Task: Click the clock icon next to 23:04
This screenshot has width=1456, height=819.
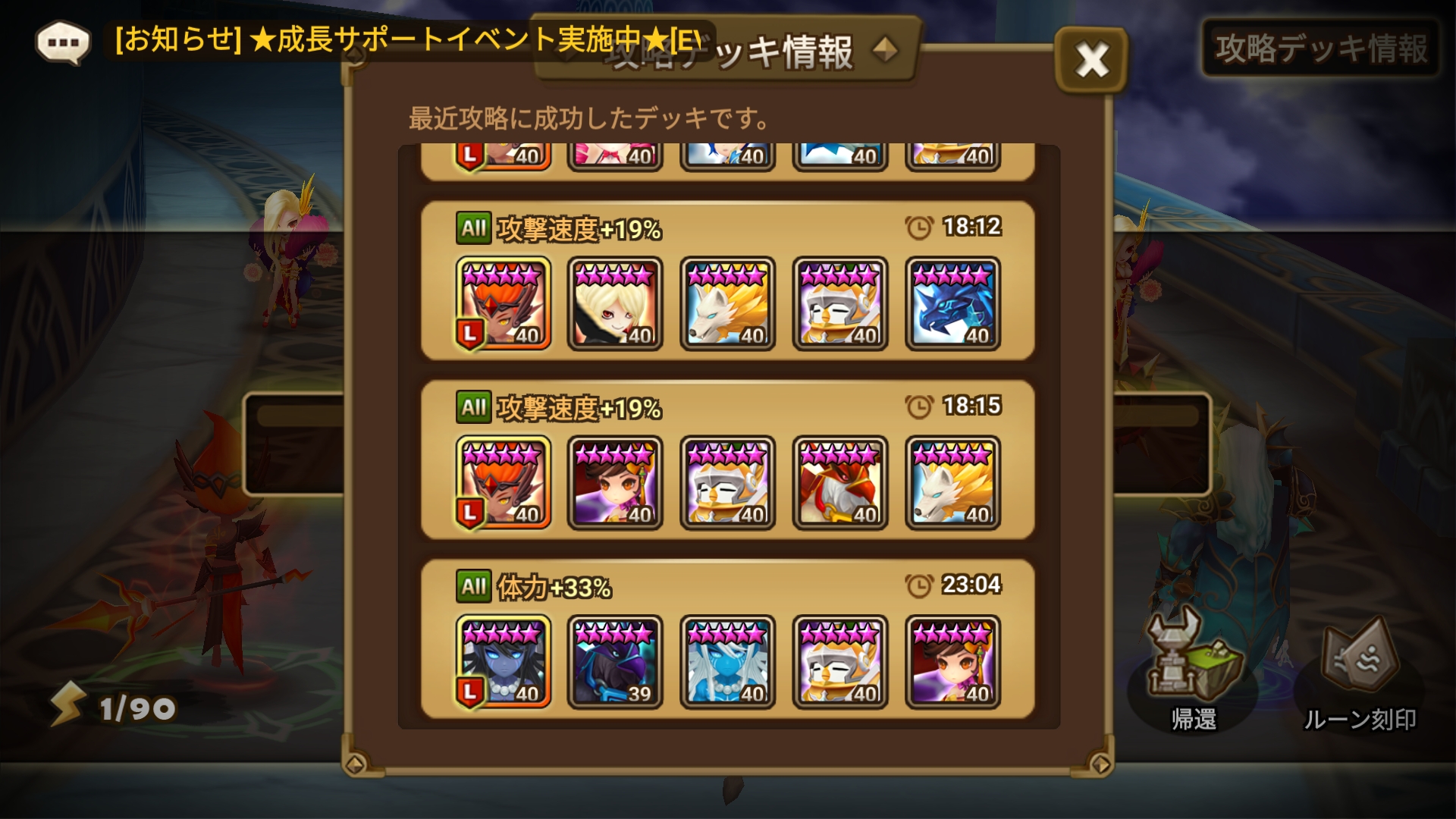Action: (919, 585)
